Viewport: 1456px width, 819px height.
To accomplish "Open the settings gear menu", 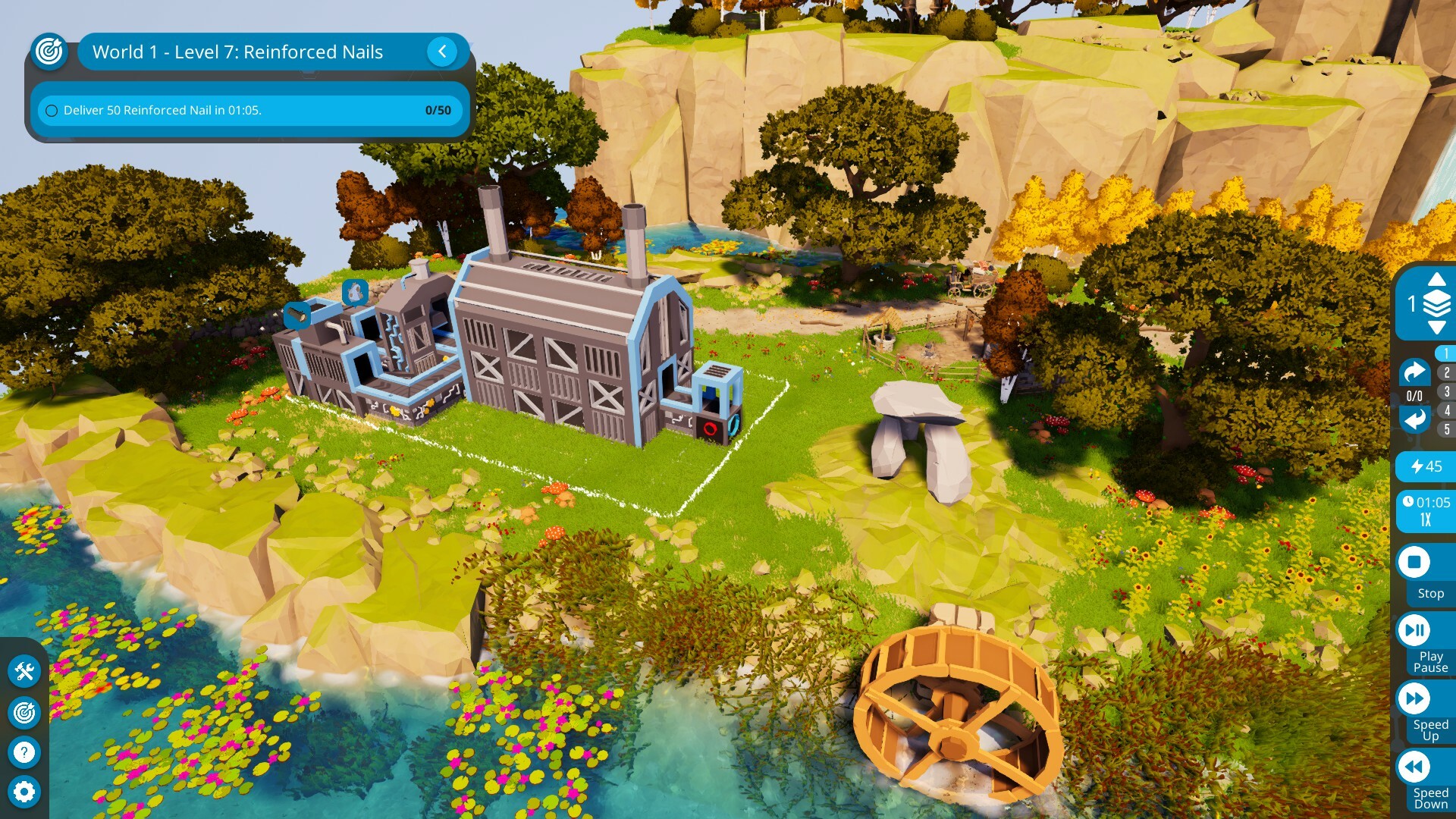I will (x=24, y=792).
